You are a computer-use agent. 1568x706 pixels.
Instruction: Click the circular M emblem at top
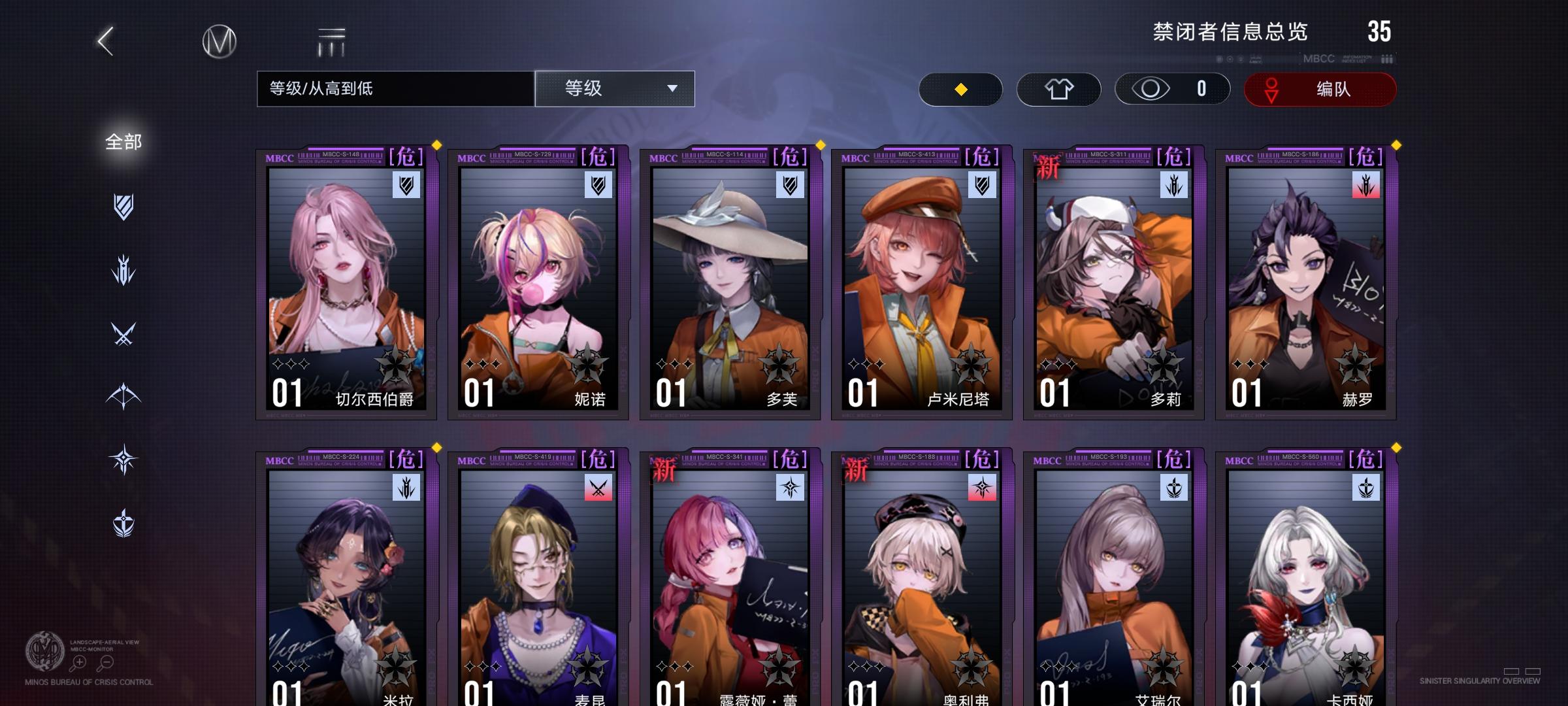[x=220, y=41]
